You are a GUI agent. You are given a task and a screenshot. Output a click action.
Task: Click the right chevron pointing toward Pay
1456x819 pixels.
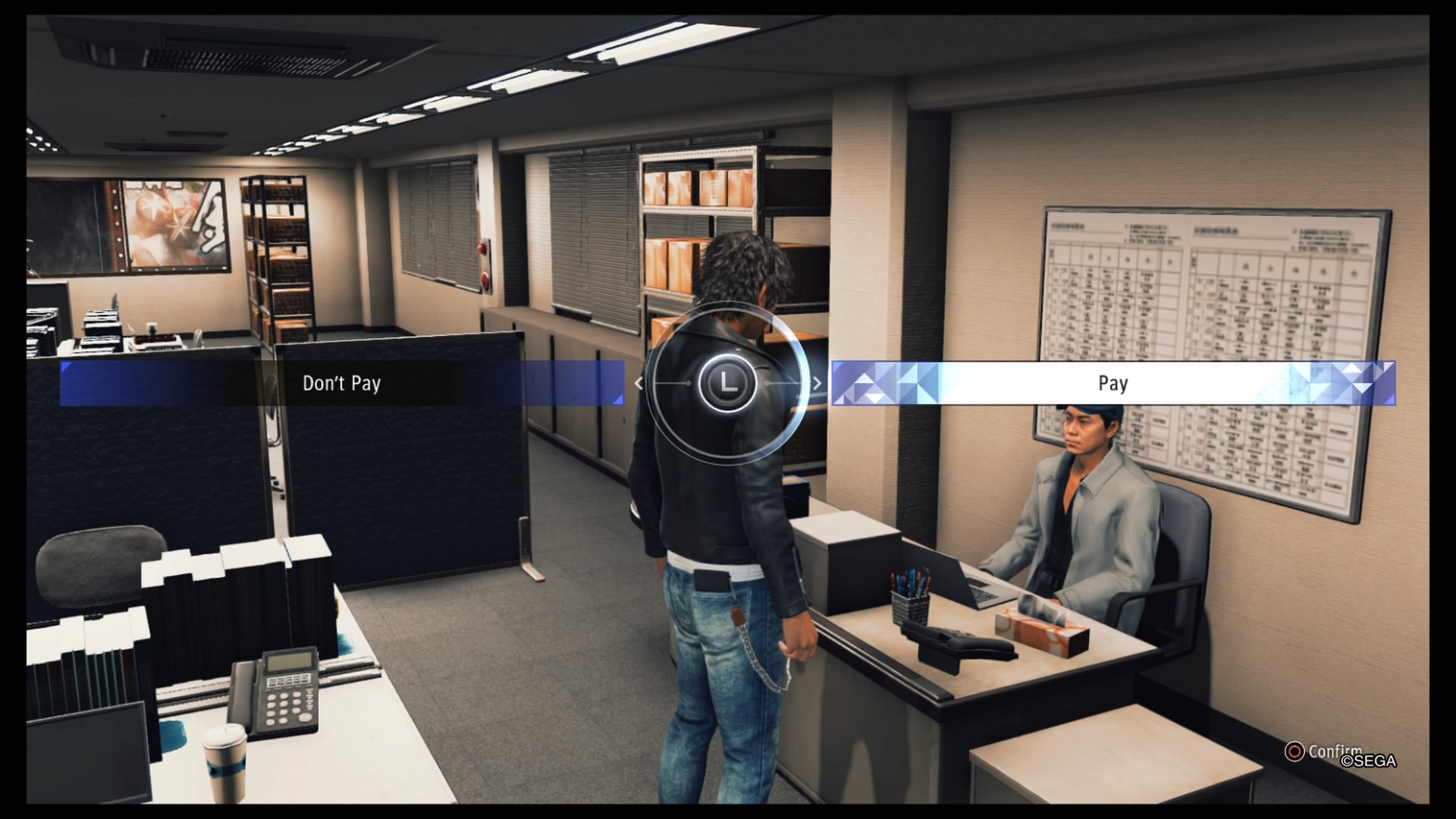(816, 384)
